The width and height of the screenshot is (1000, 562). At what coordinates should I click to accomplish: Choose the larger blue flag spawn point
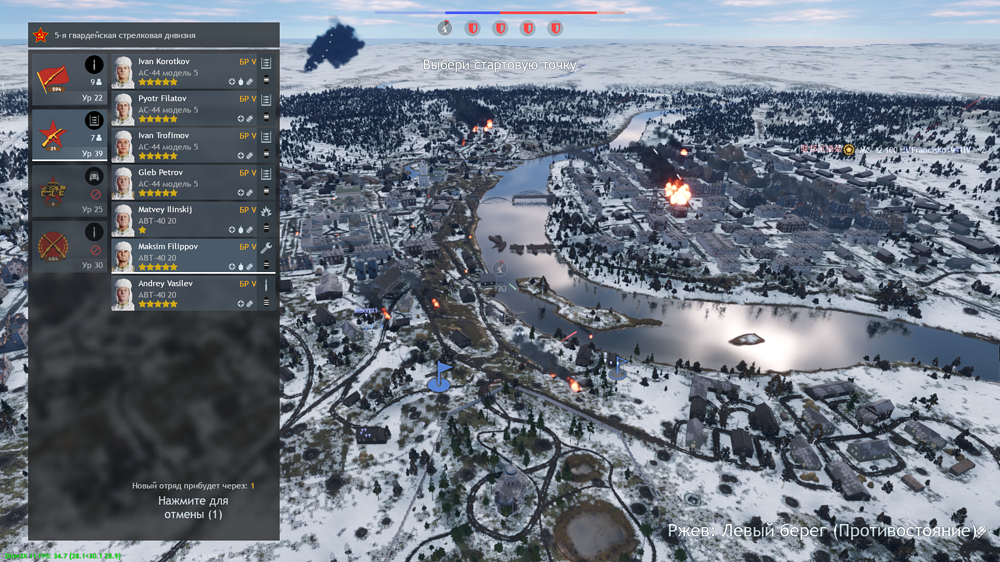pyautogui.click(x=439, y=377)
